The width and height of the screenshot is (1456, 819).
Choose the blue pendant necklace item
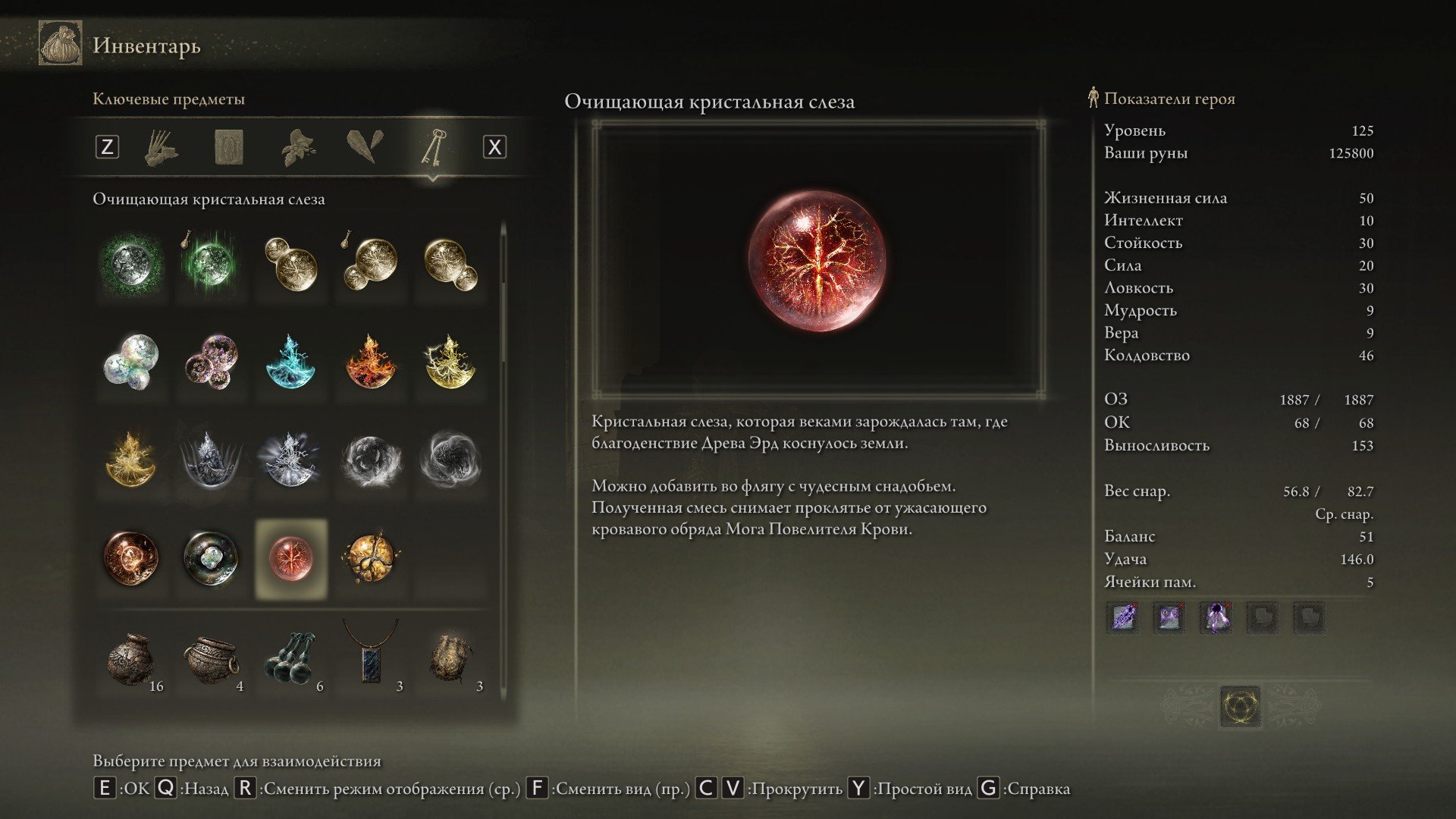point(371,658)
